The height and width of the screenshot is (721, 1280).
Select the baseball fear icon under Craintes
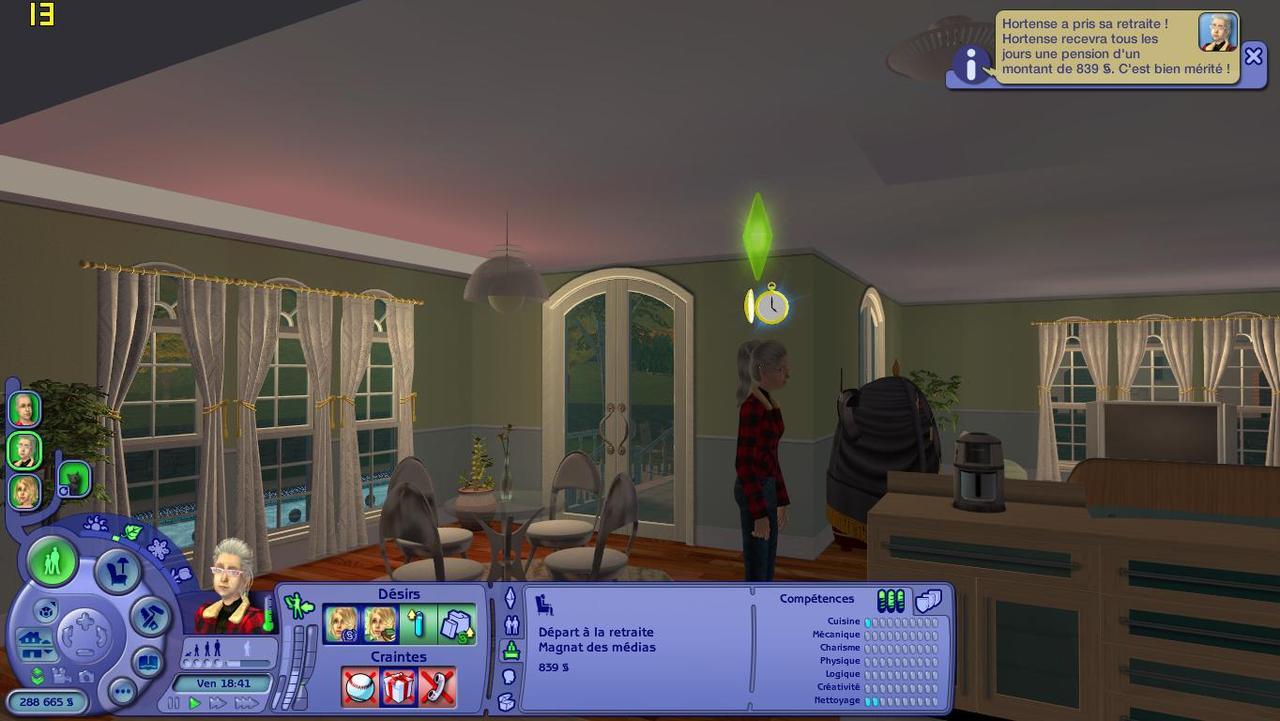[360, 687]
